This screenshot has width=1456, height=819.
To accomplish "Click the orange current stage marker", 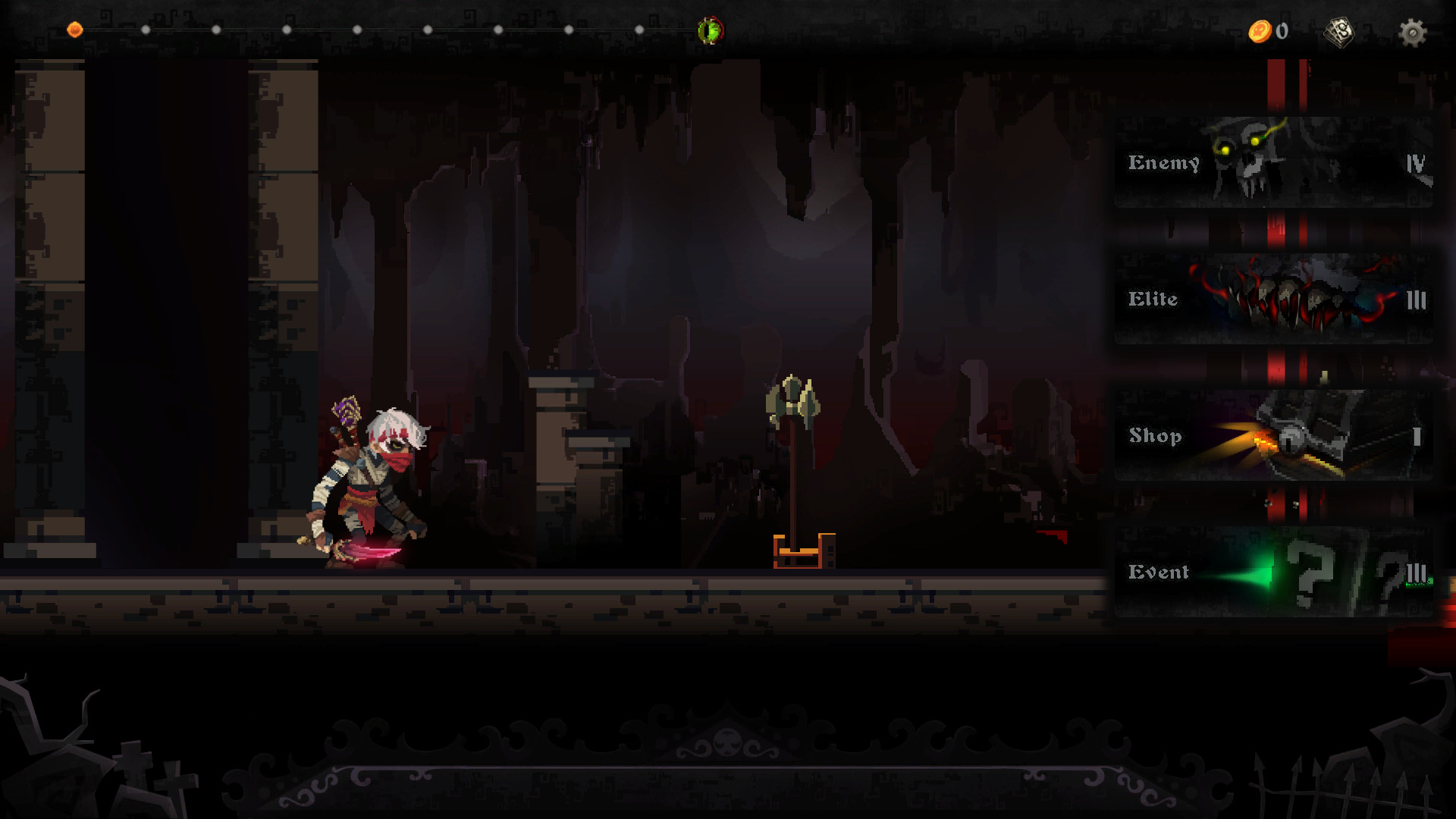I will [75, 30].
